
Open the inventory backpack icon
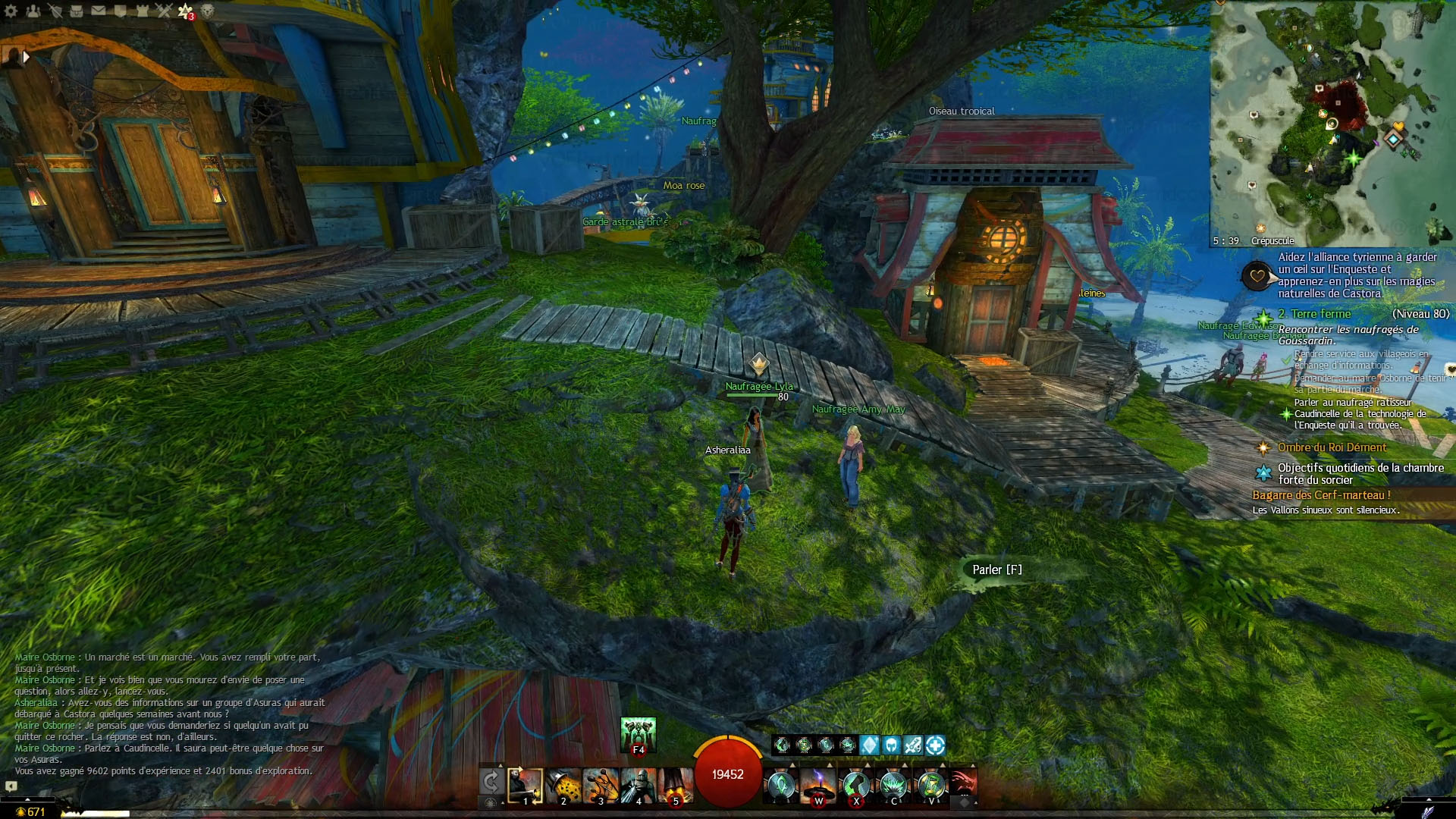[x=77, y=11]
